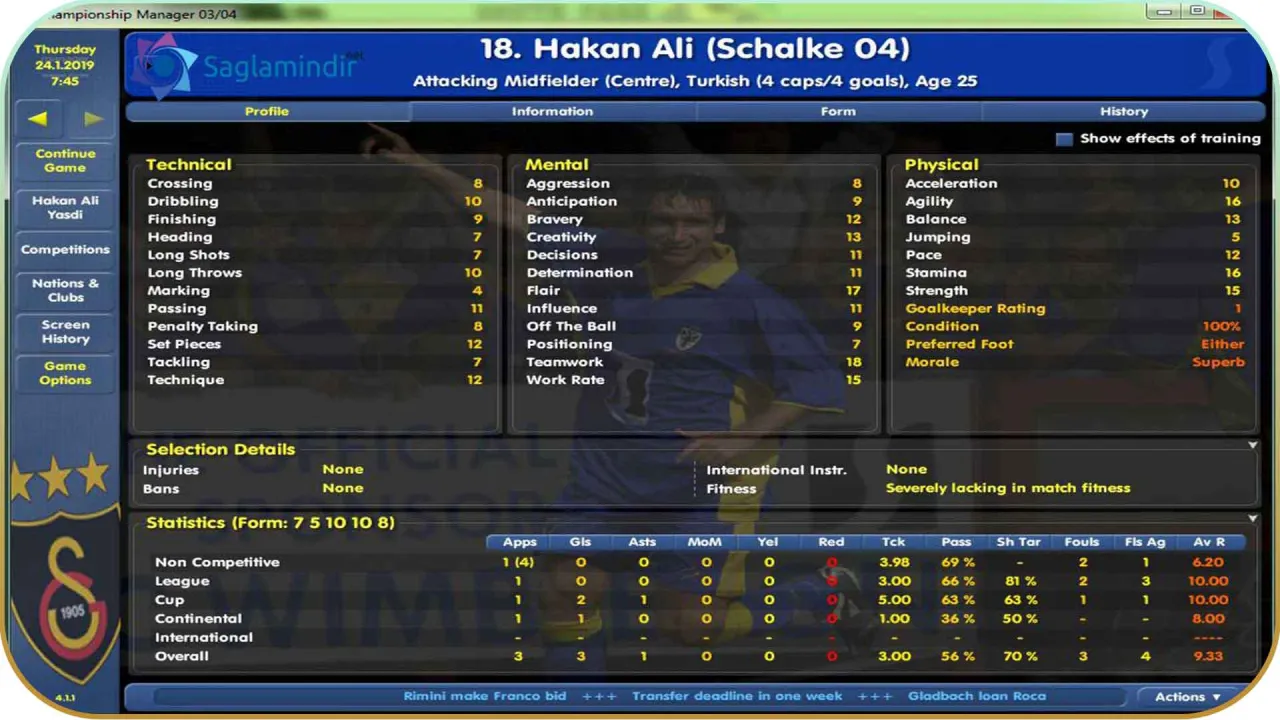View the History tab

point(1124,111)
